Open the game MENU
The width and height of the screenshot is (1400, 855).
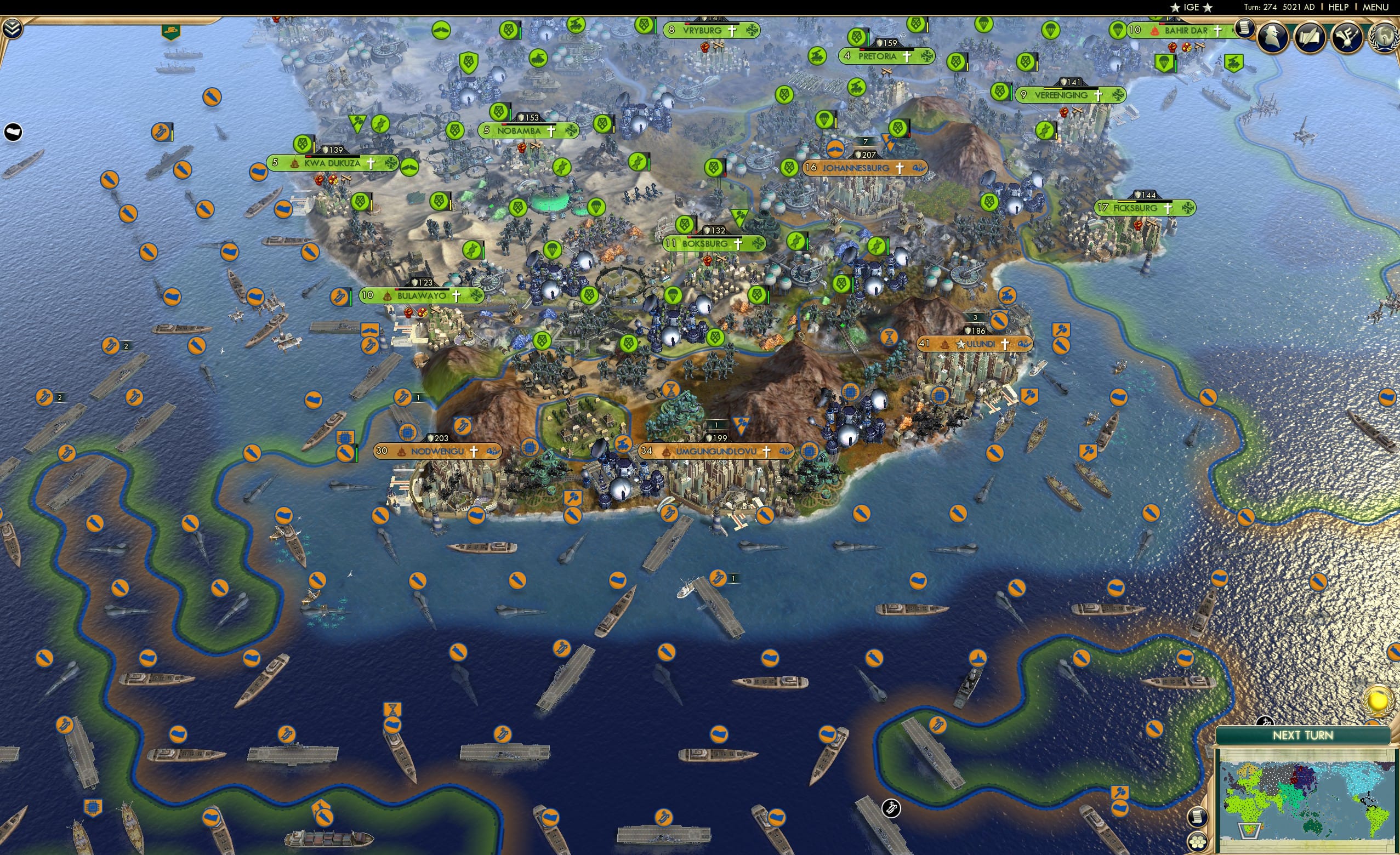1374,7
